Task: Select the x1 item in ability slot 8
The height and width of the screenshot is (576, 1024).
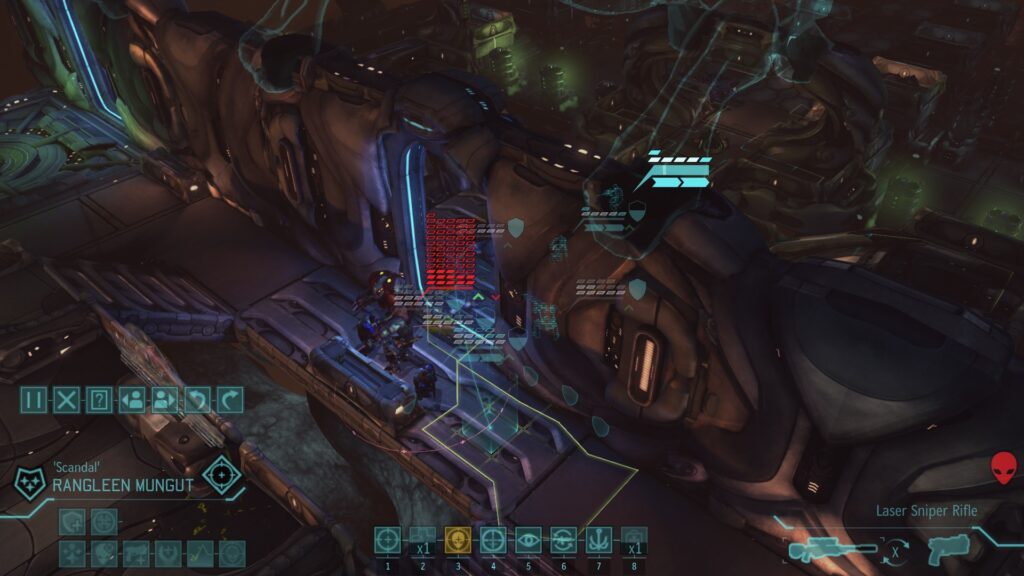Action: pos(633,540)
